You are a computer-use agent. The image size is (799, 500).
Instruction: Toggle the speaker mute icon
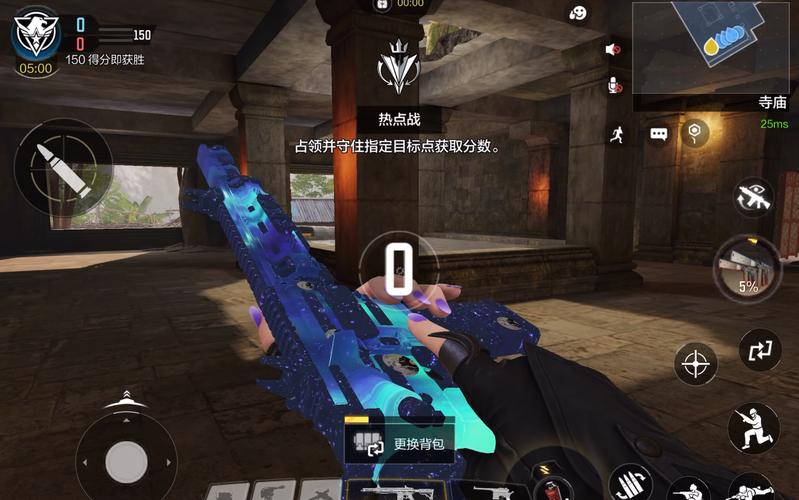613,49
